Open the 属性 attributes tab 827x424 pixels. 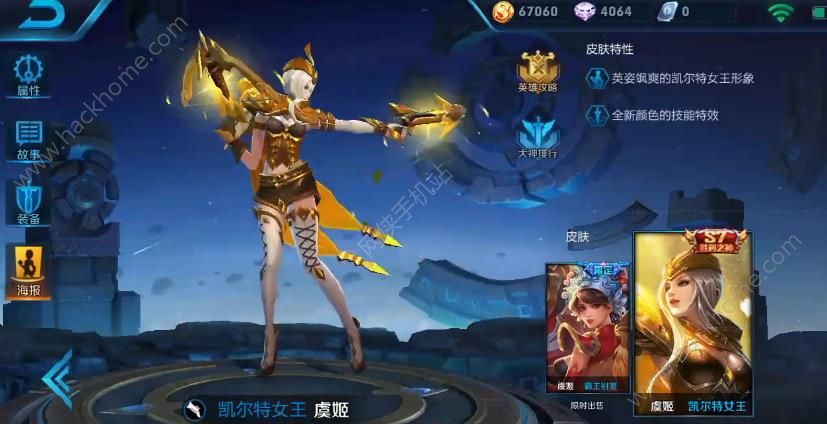click(x=29, y=75)
